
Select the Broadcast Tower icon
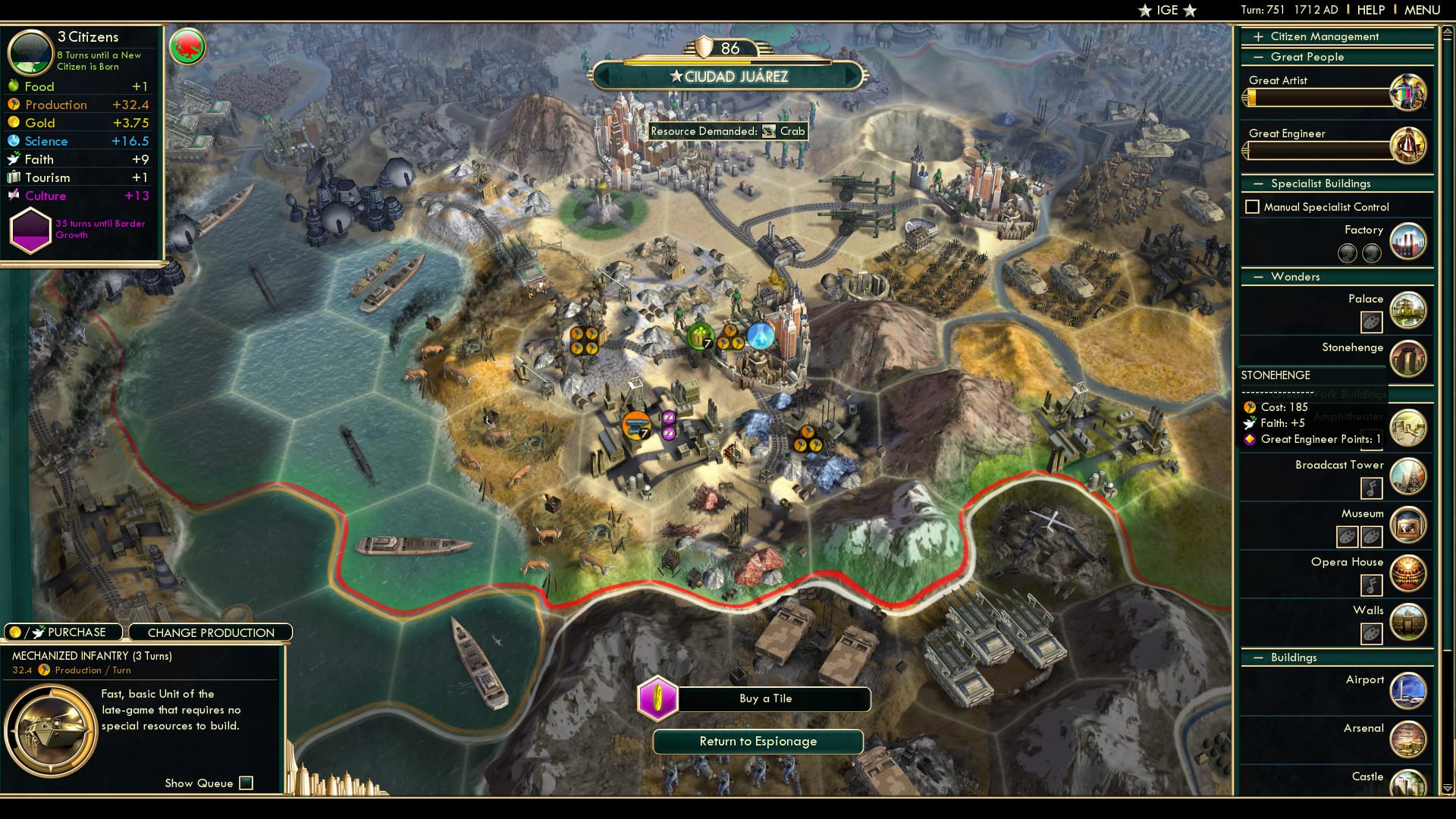tap(1408, 476)
